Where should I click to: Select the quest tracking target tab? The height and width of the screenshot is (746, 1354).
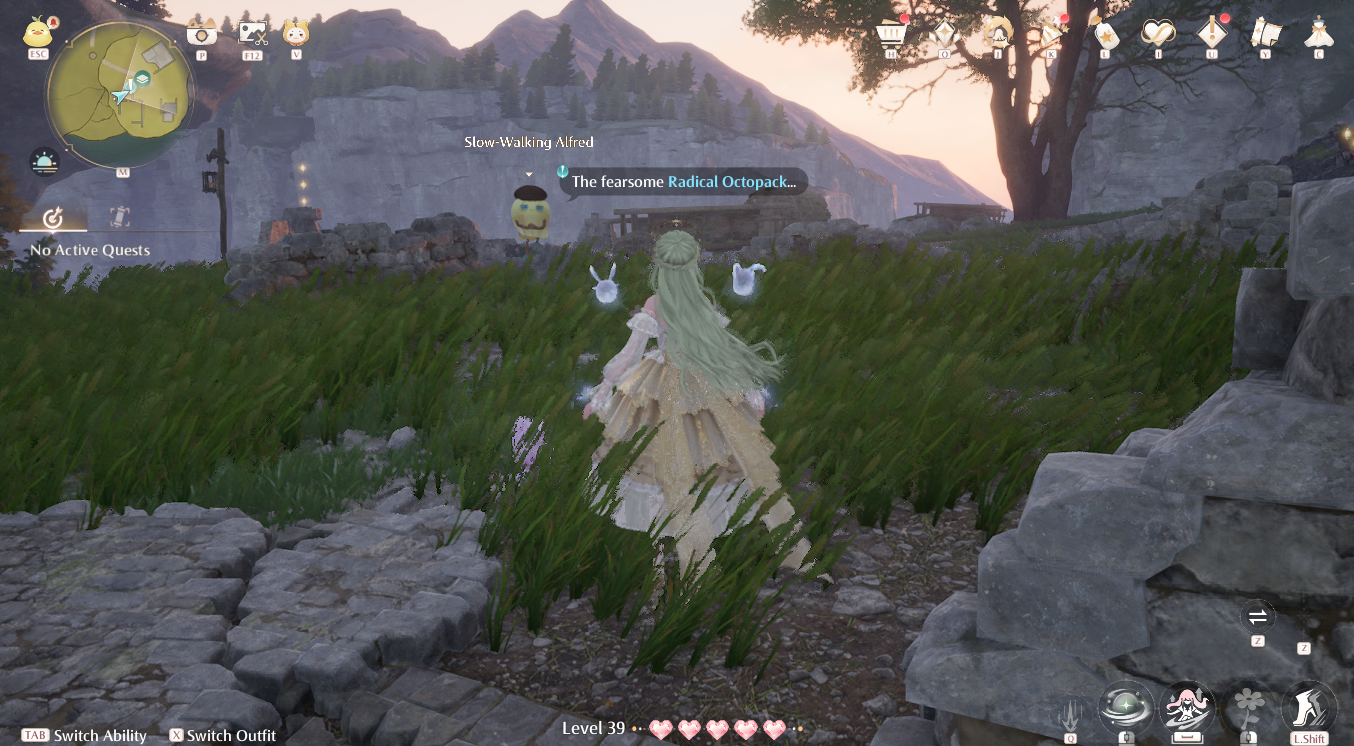tap(54, 217)
